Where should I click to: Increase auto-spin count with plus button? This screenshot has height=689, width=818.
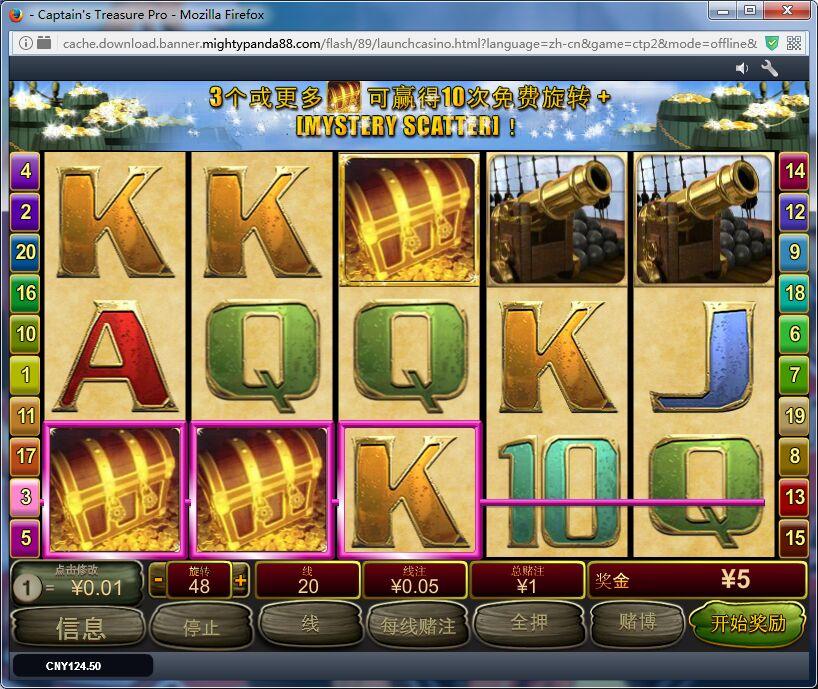pos(240,580)
